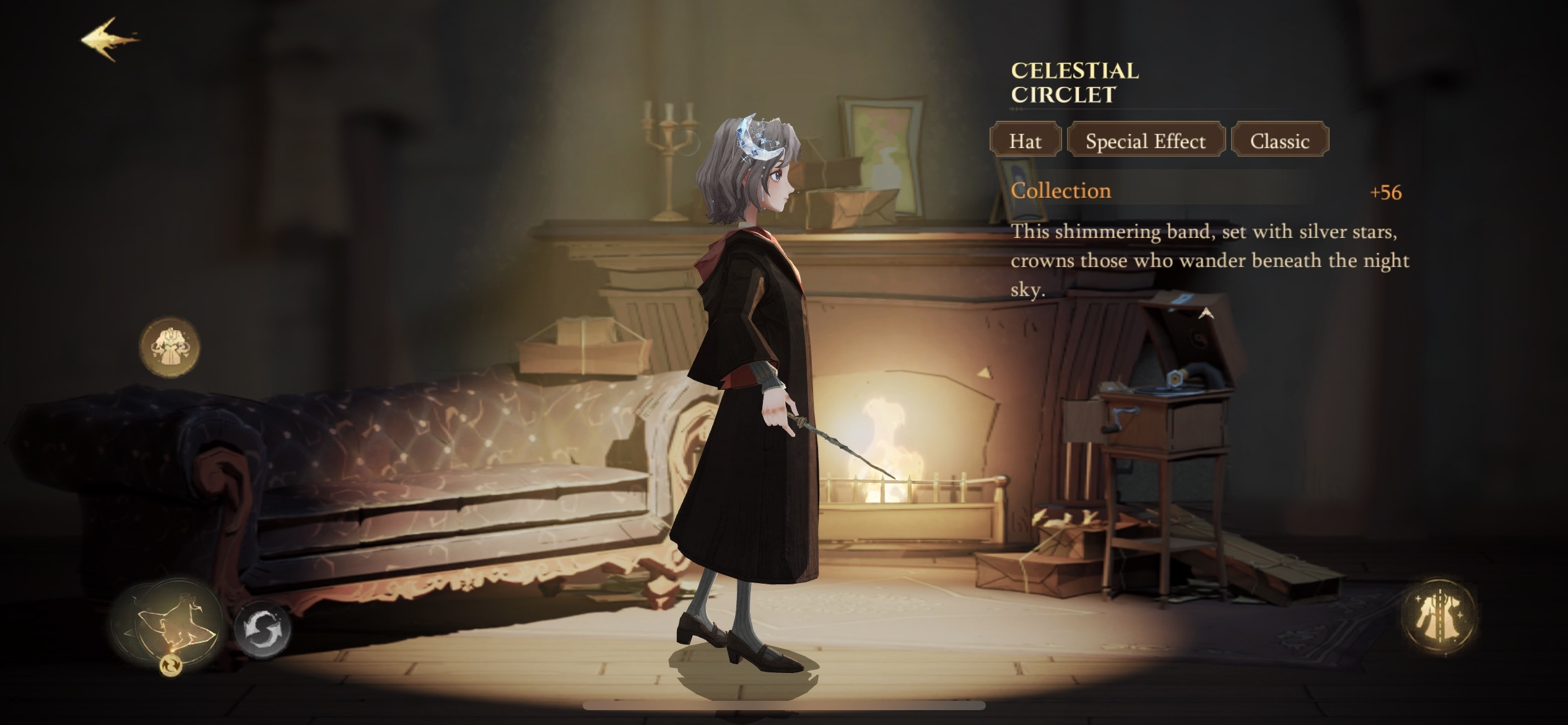Tap the circular rotate arrows button
This screenshot has height=725, width=1568.
[x=263, y=629]
